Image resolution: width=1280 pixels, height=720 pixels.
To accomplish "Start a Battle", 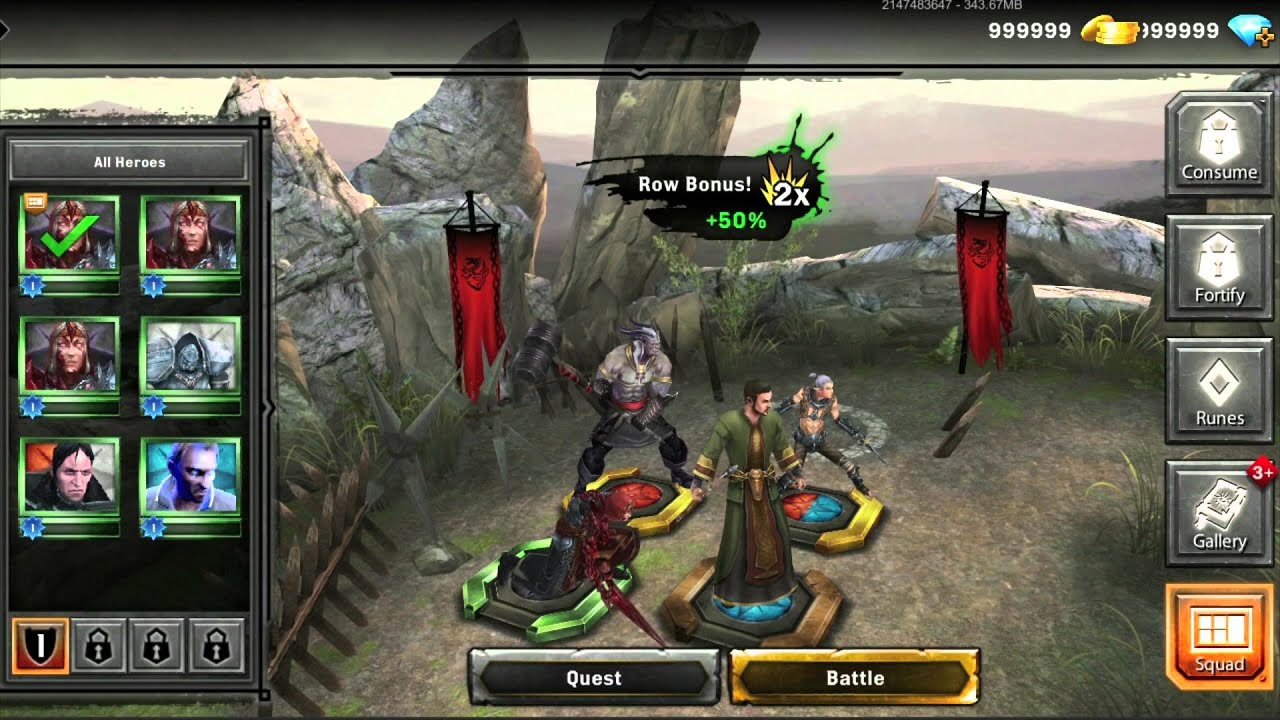I will 855,678.
